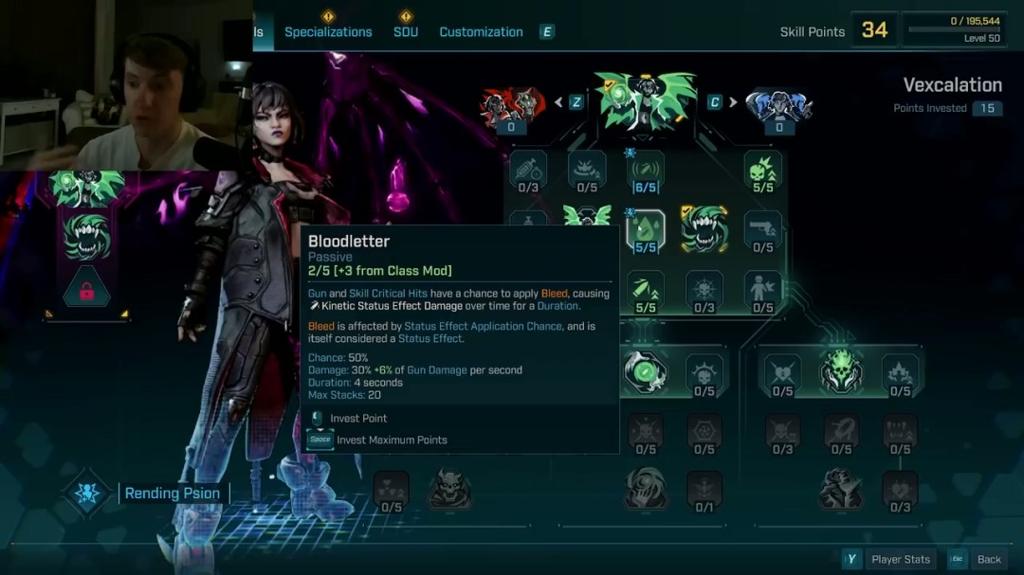1024x575 pixels.
Task: Select the syringe passive skill node
Action: 528,168
